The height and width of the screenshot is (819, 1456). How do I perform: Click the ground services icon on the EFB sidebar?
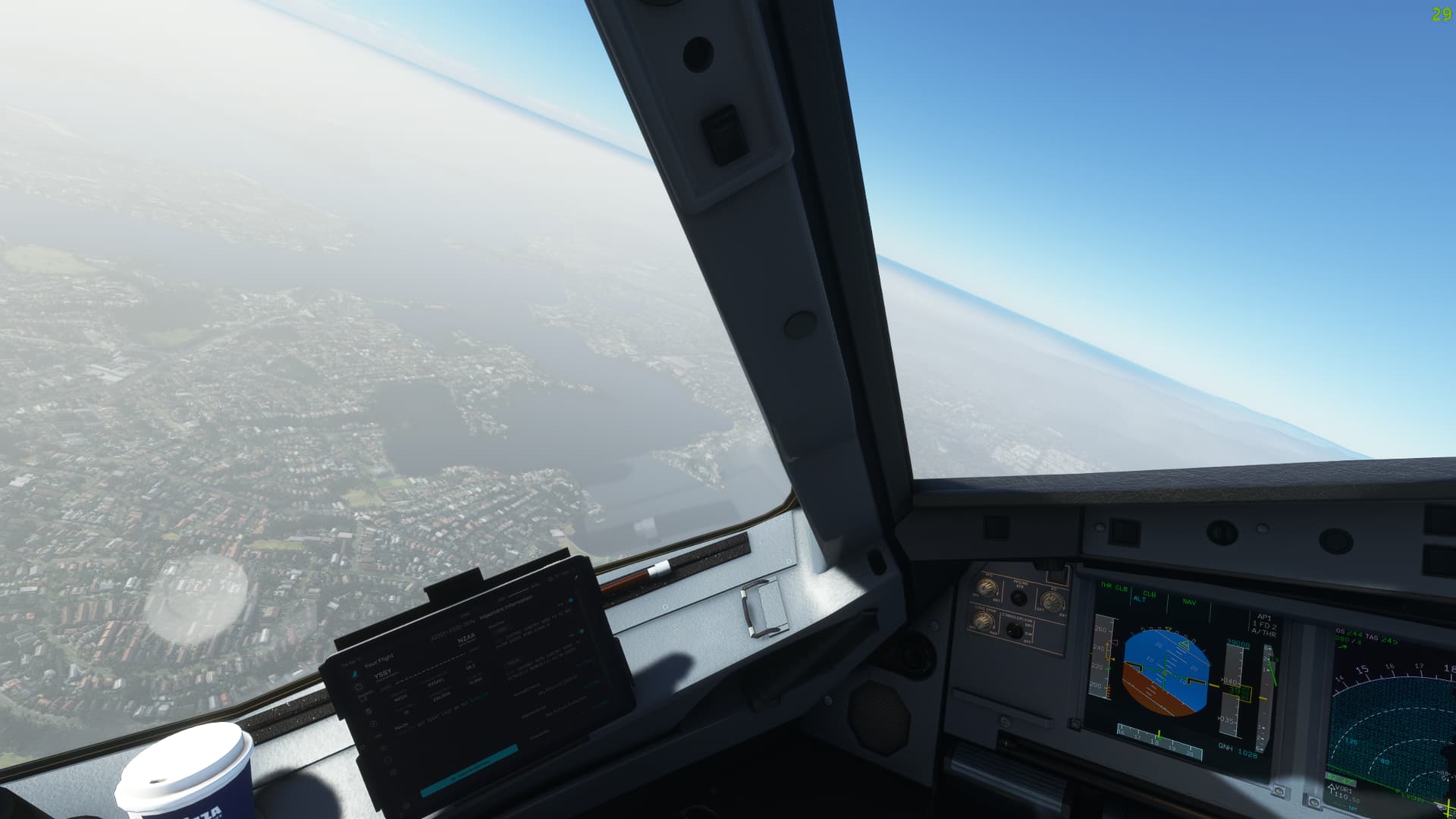(362, 698)
